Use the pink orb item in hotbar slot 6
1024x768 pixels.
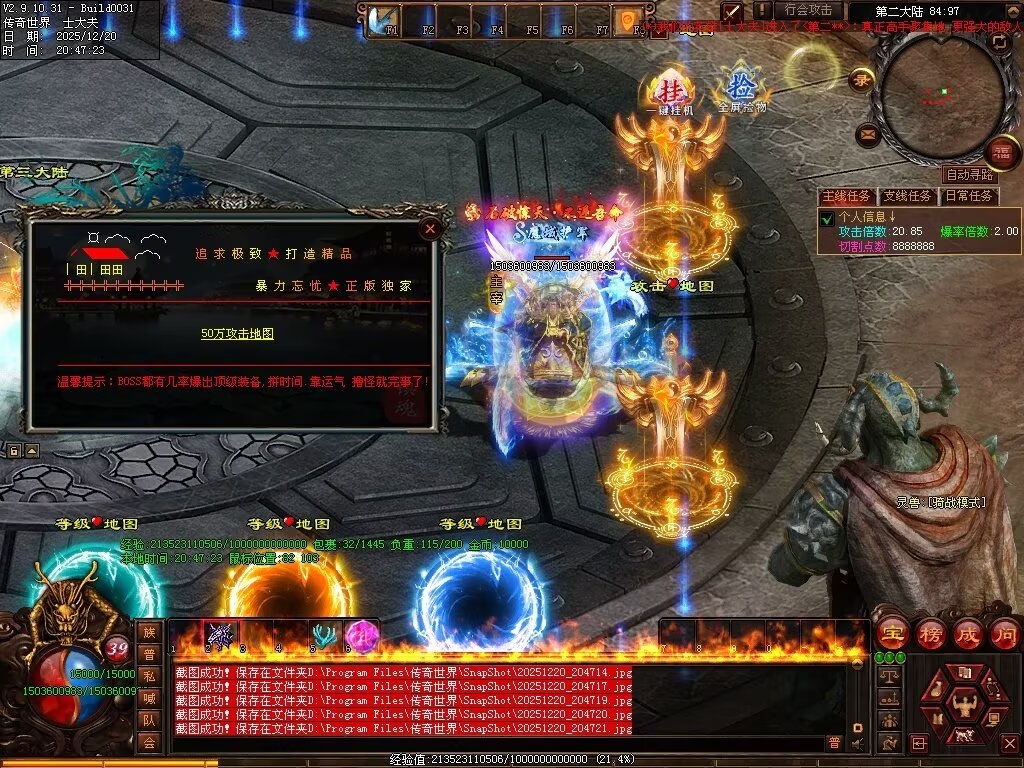(x=359, y=635)
